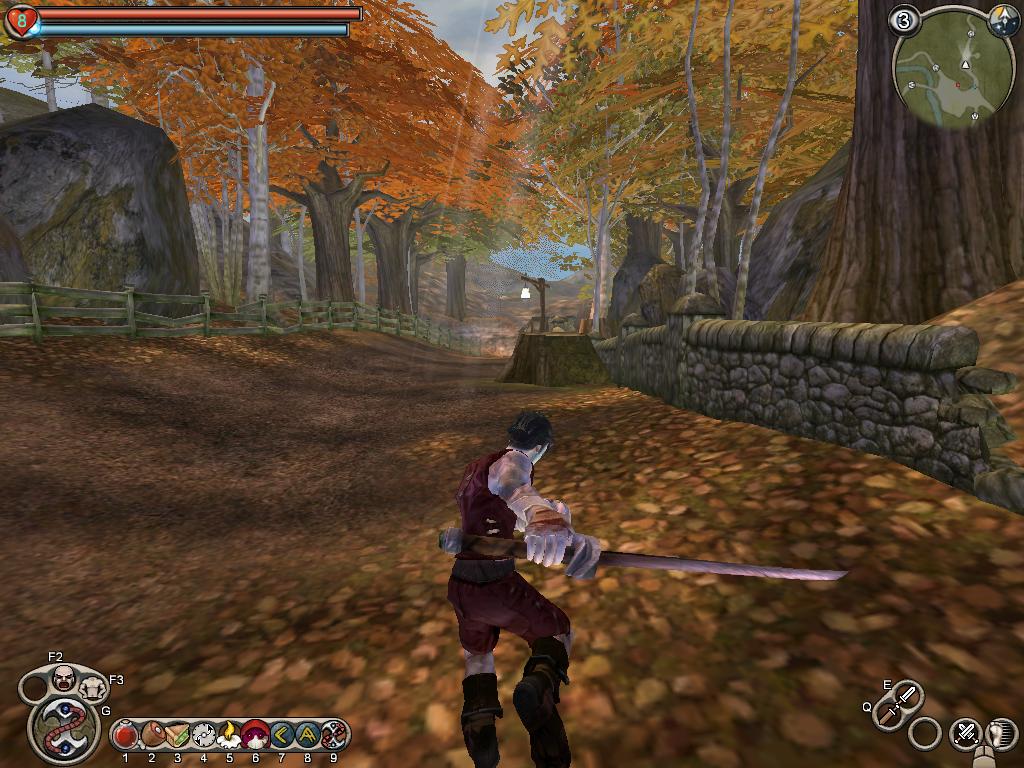Click the number 3 badge beside minimap
The image size is (1024, 768).
(906, 20)
